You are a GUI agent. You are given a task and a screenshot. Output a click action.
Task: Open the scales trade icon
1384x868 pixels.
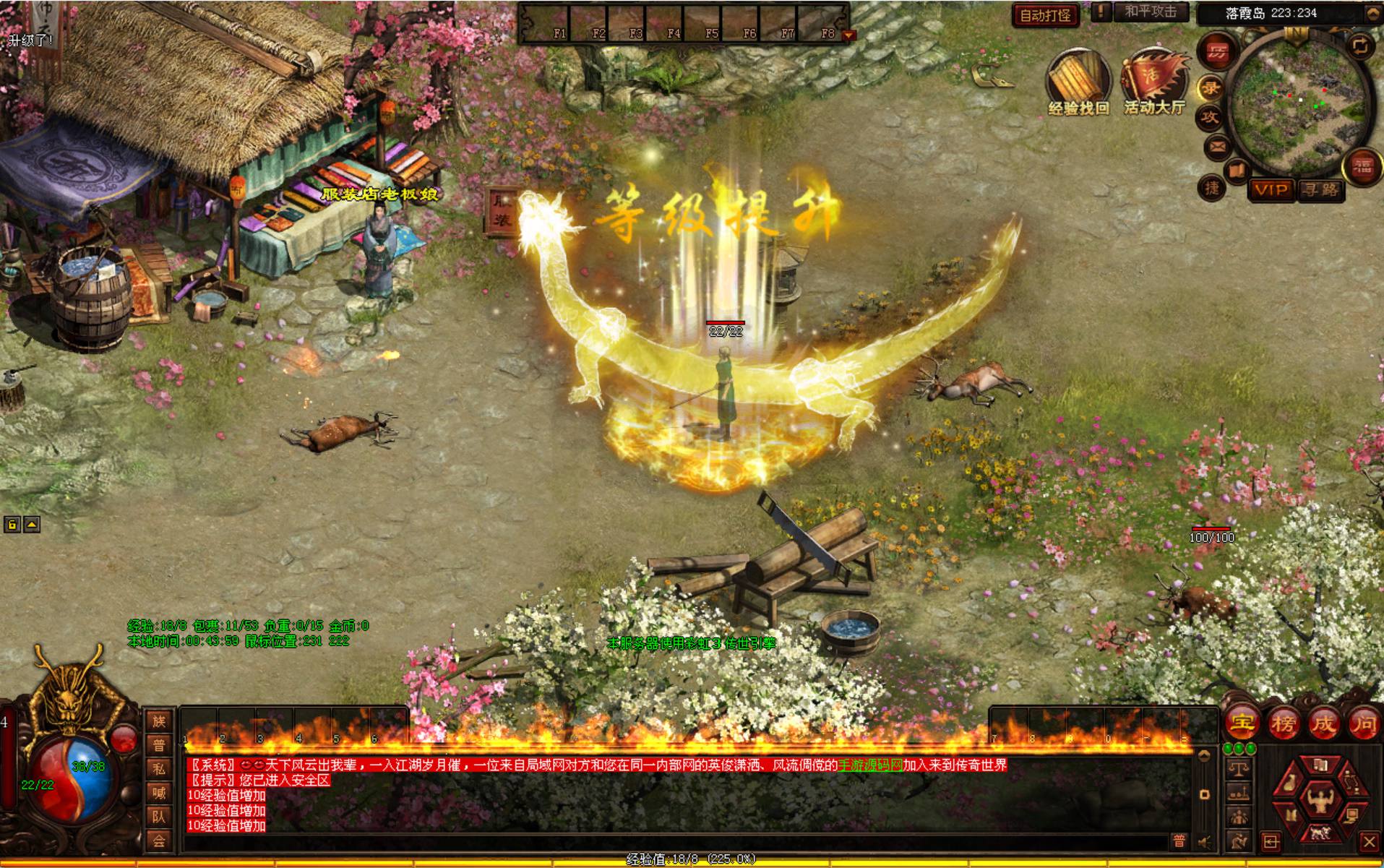click(1239, 770)
